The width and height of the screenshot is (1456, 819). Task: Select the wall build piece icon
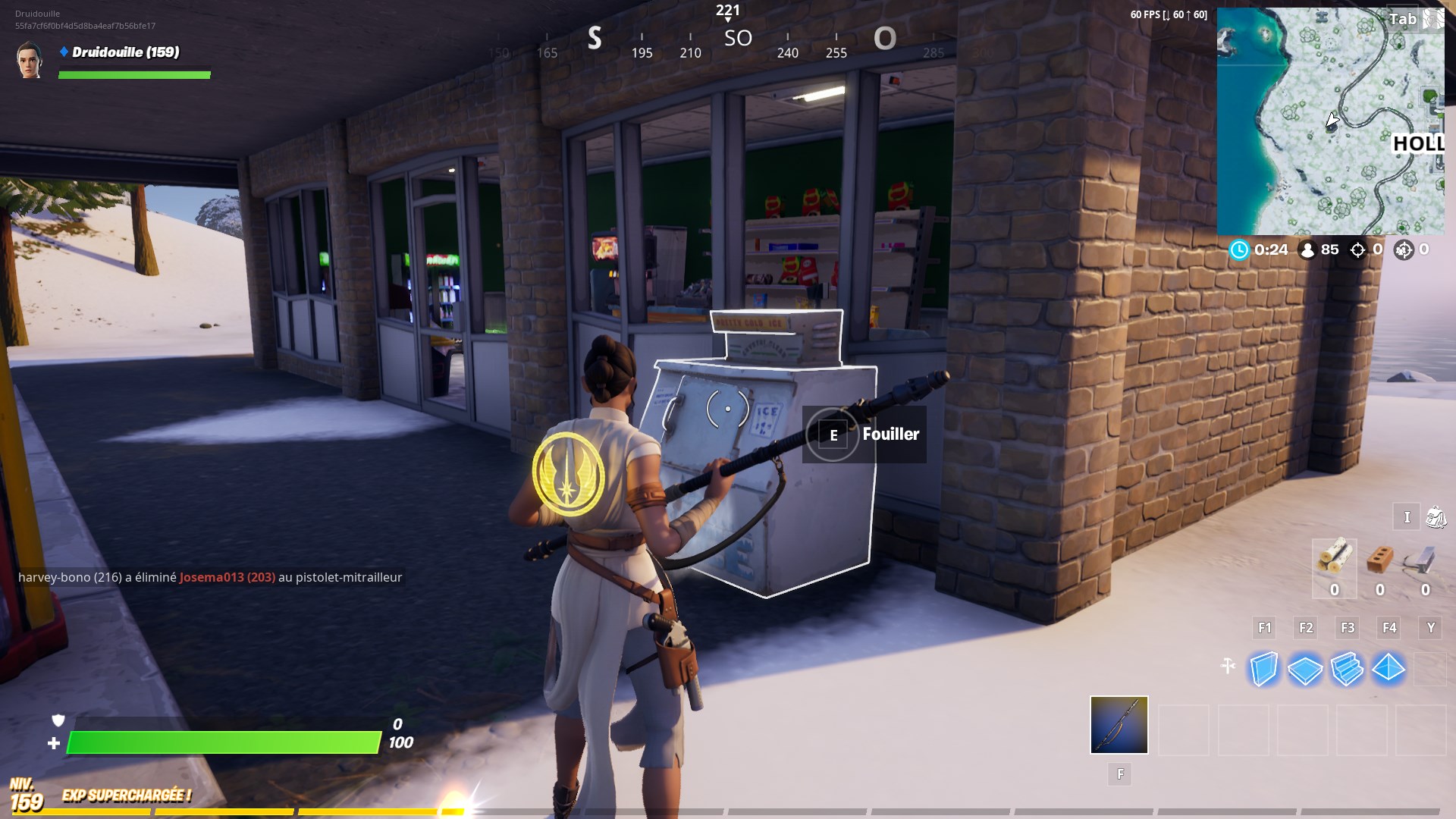[x=1263, y=670]
